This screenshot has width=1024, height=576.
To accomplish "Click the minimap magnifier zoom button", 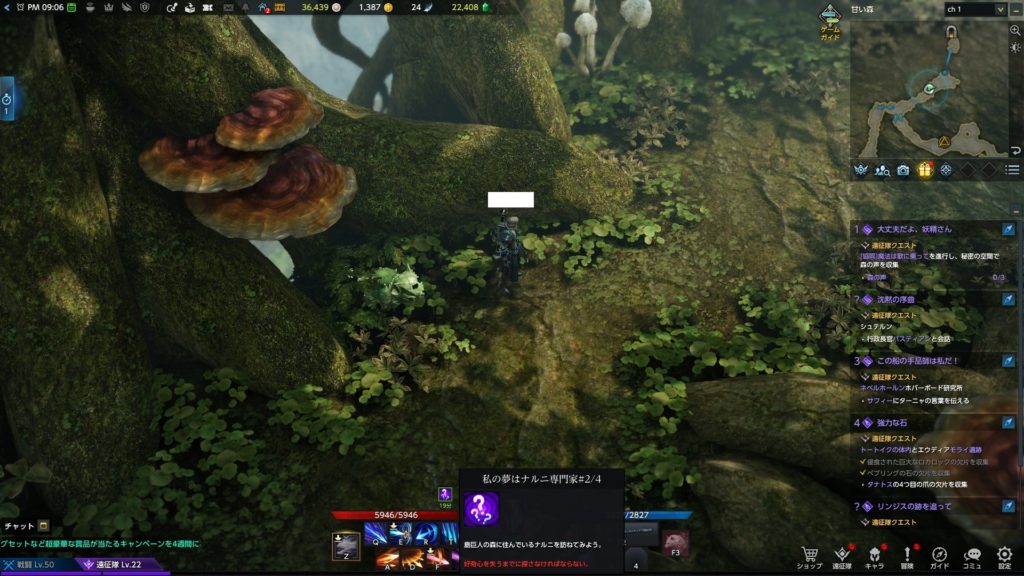I will 1015,30.
